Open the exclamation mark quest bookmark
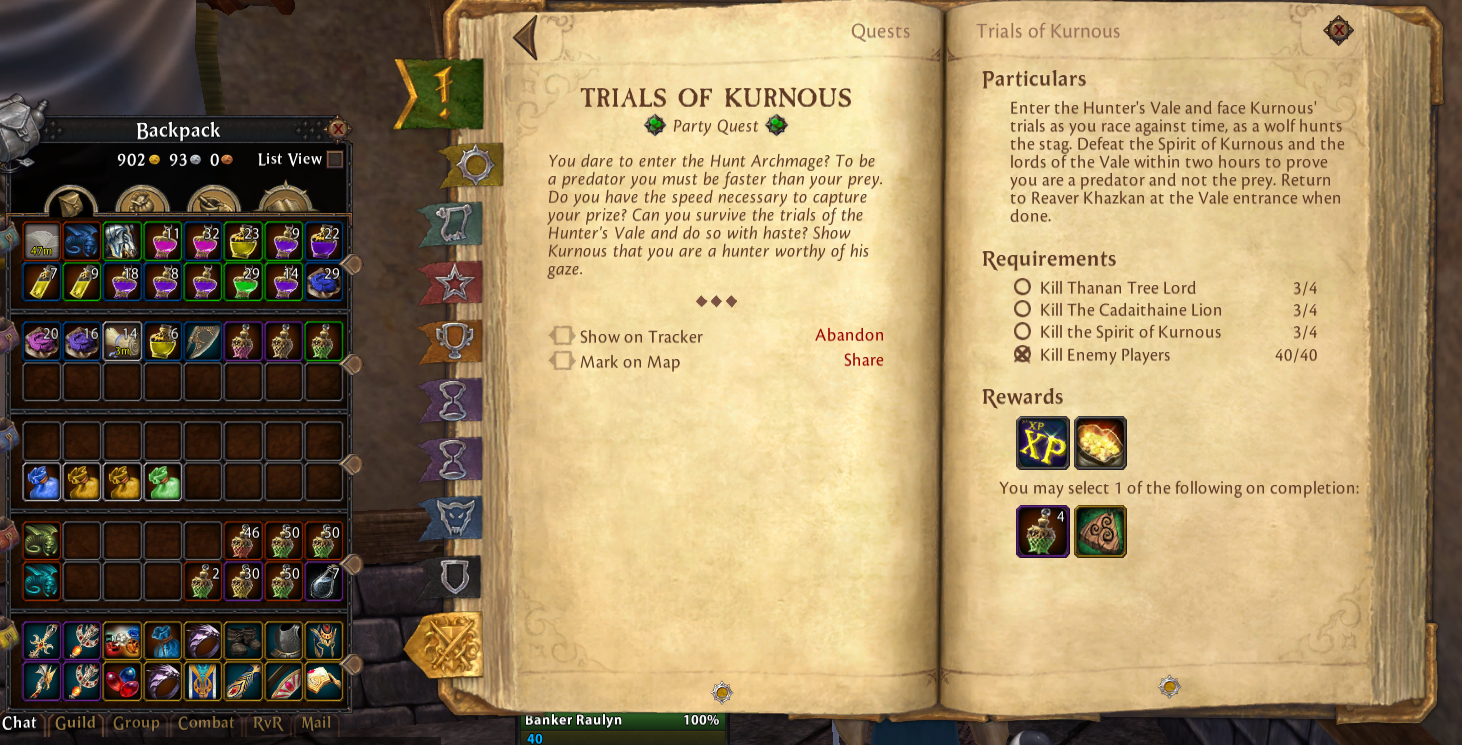 tap(443, 93)
